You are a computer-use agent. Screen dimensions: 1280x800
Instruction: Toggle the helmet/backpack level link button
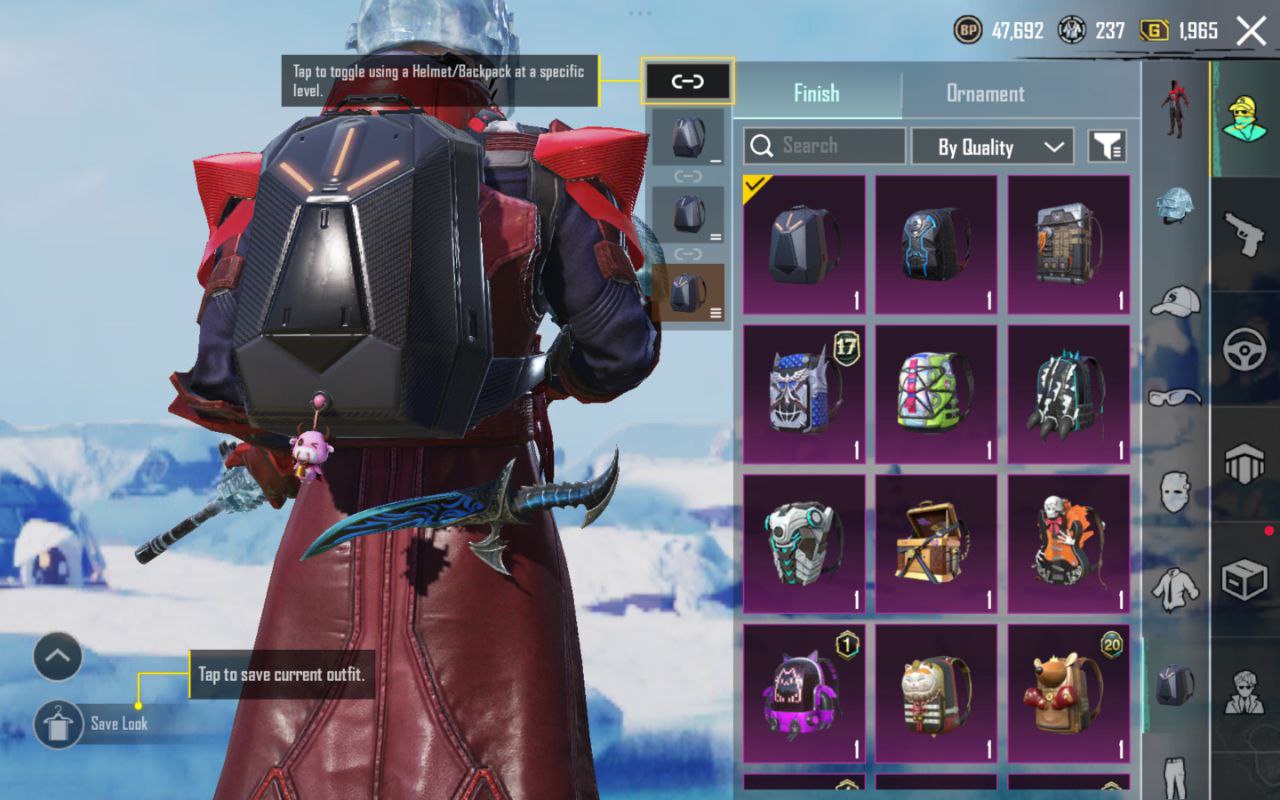click(688, 81)
